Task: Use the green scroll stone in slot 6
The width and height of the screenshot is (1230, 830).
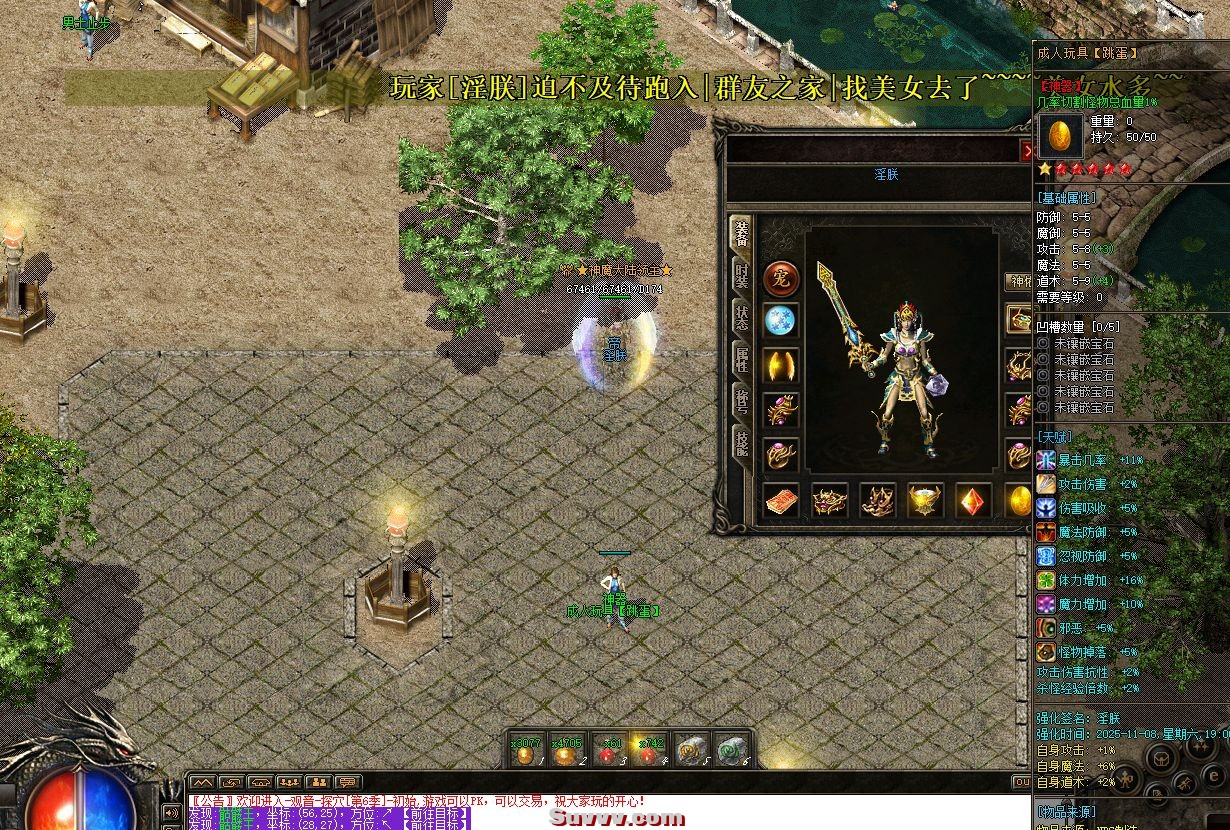Action: pos(732,752)
